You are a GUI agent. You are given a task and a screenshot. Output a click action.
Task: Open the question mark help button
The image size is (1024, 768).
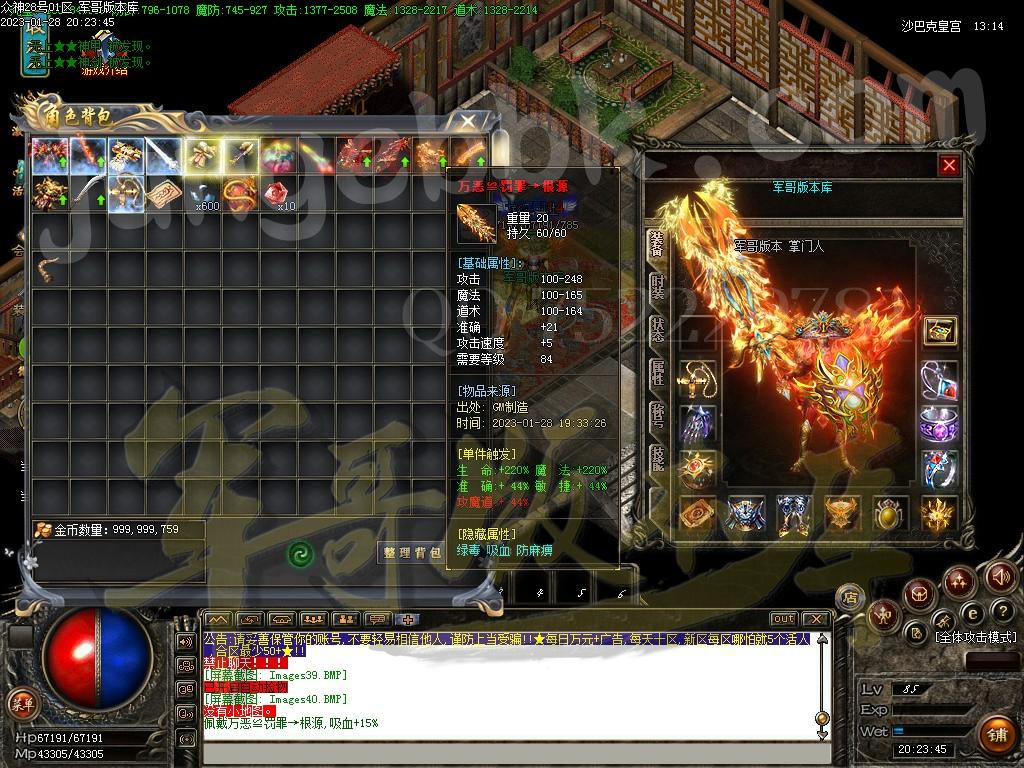coord(1002,611)
